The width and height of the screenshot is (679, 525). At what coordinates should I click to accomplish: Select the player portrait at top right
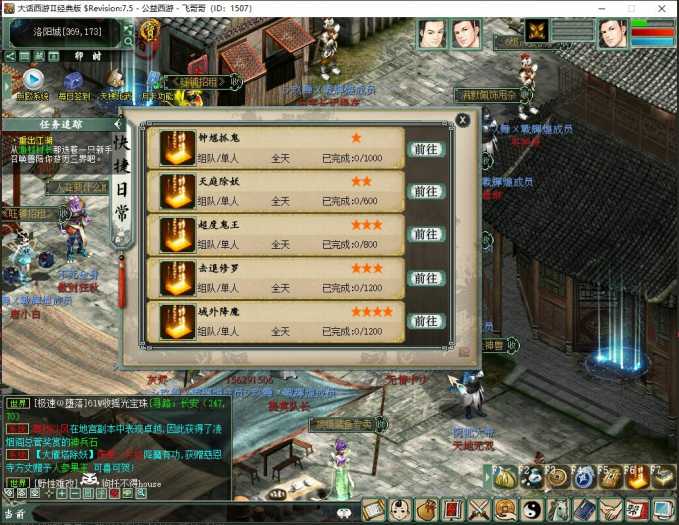pos(612,34)
